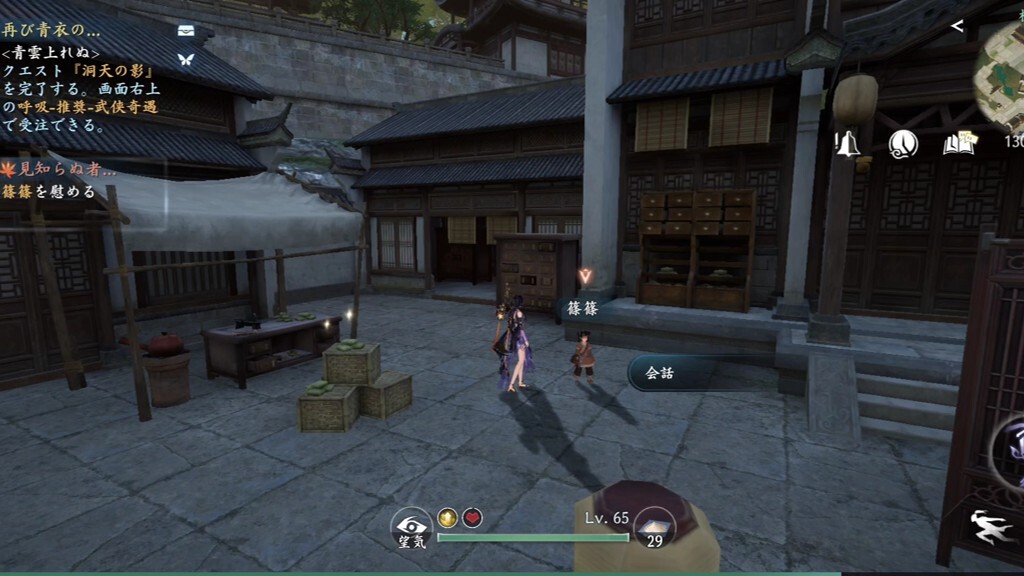Activate the 望気 eye skill
Image resolution: width=1024 pixels, height=576 pixels.
pos(410,528)
